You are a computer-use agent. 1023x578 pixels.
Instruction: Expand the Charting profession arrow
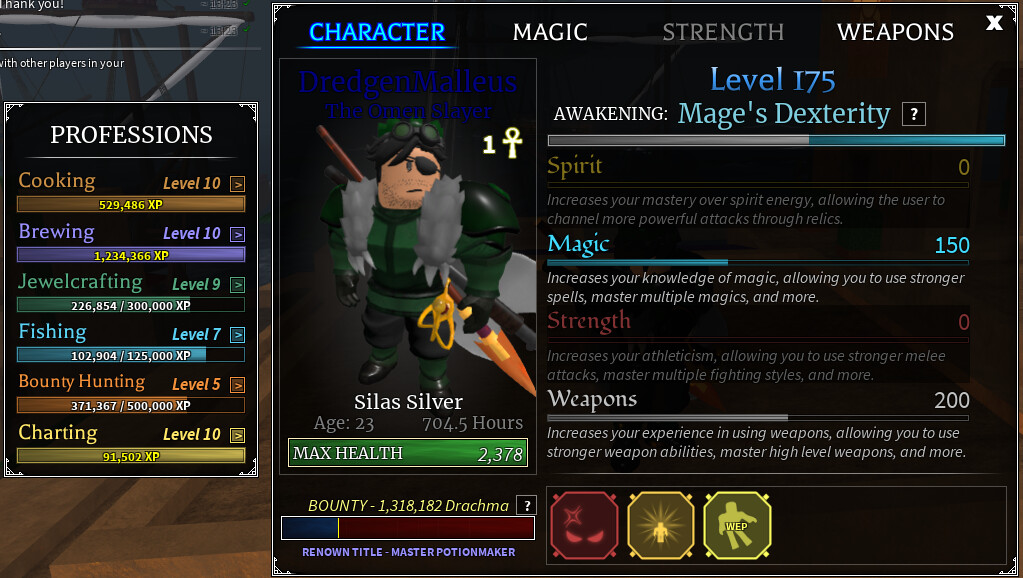click(x=237, y=435)
